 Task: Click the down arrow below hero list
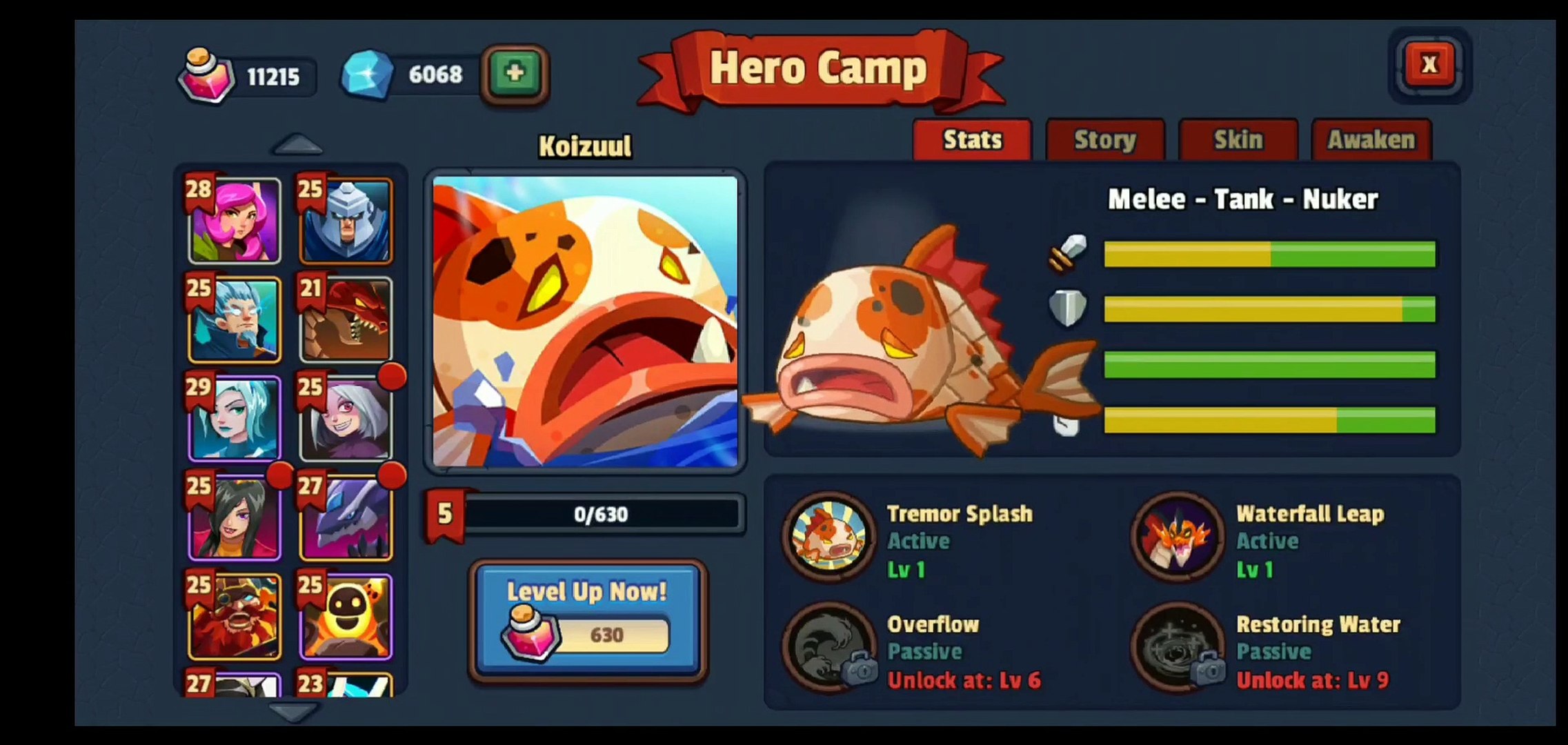[294, 711]
